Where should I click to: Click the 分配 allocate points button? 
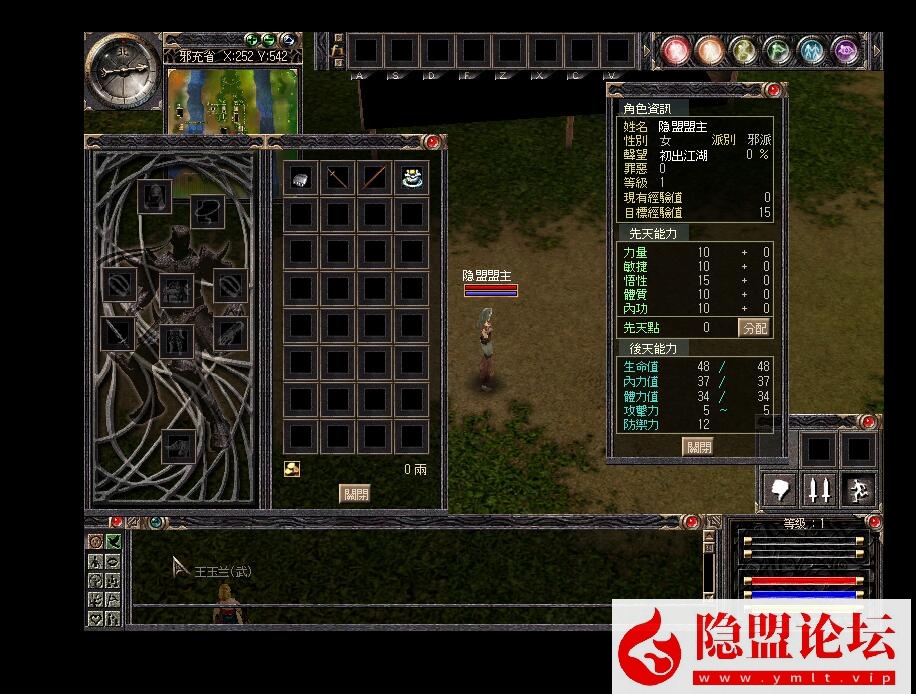(x=754, y=327)
